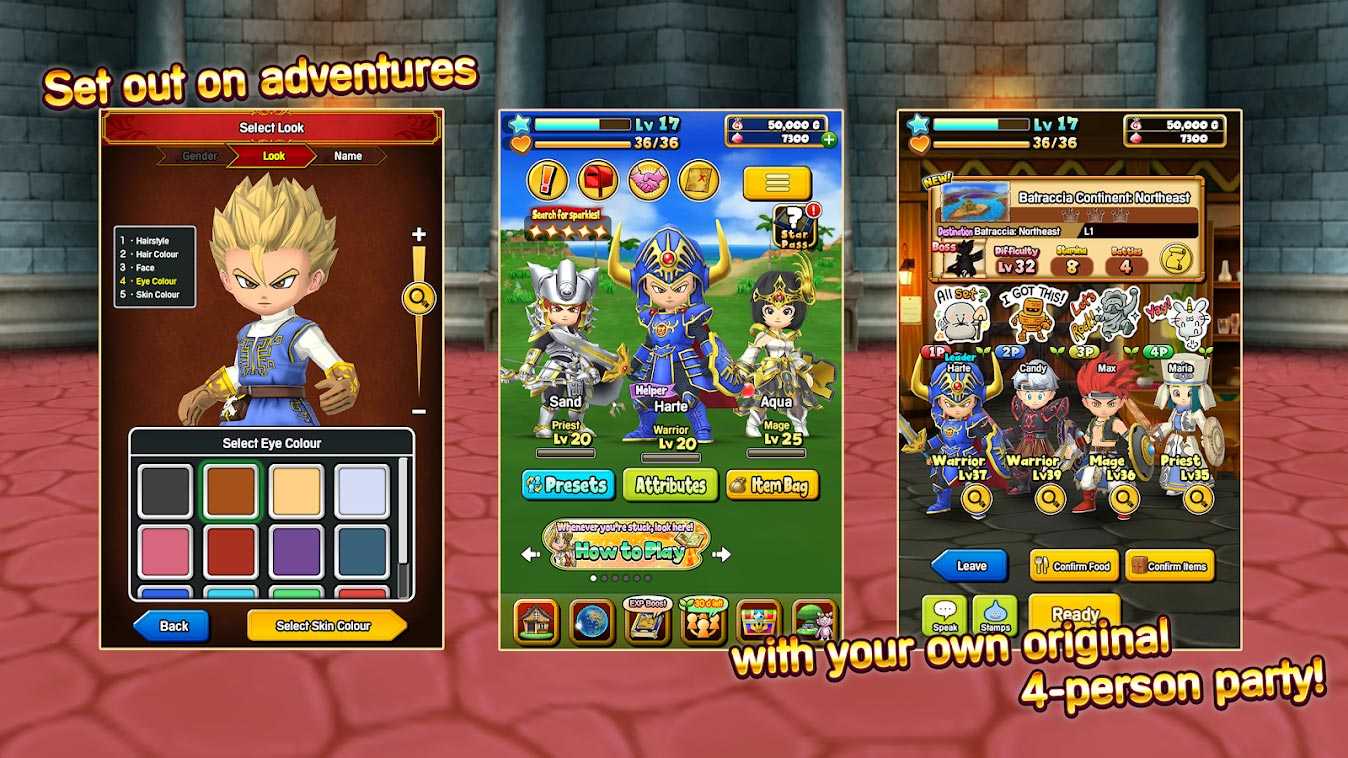Open the Stamps panel
The image size is (1348, 758).
[x=994, y=615]
